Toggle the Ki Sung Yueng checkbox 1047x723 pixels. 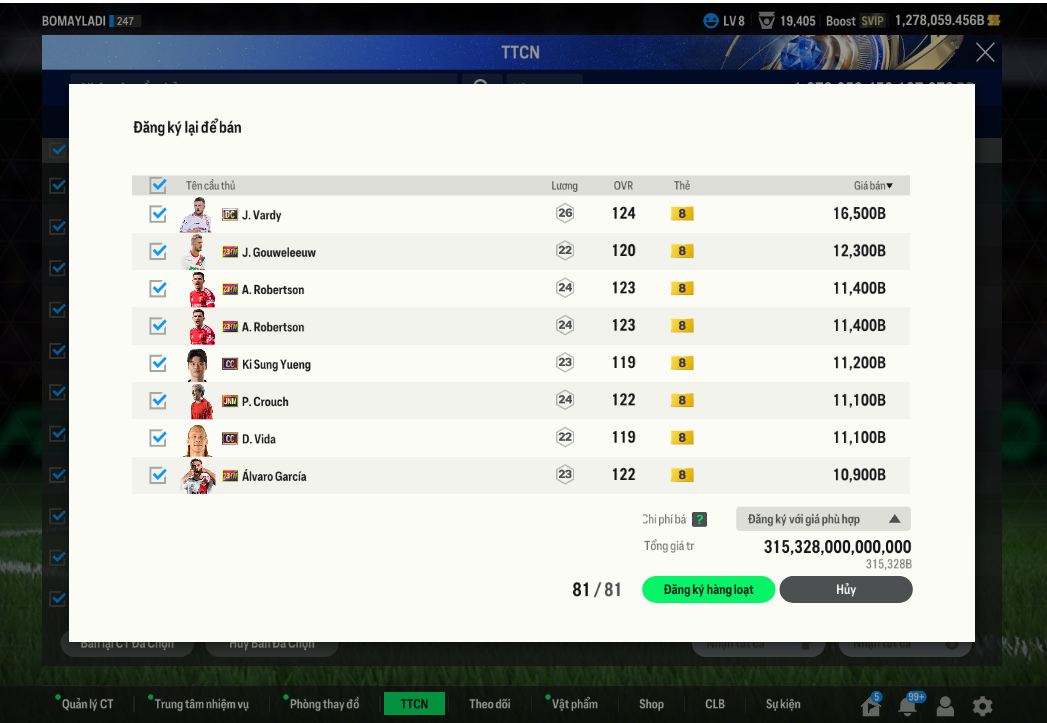point(158,363)
